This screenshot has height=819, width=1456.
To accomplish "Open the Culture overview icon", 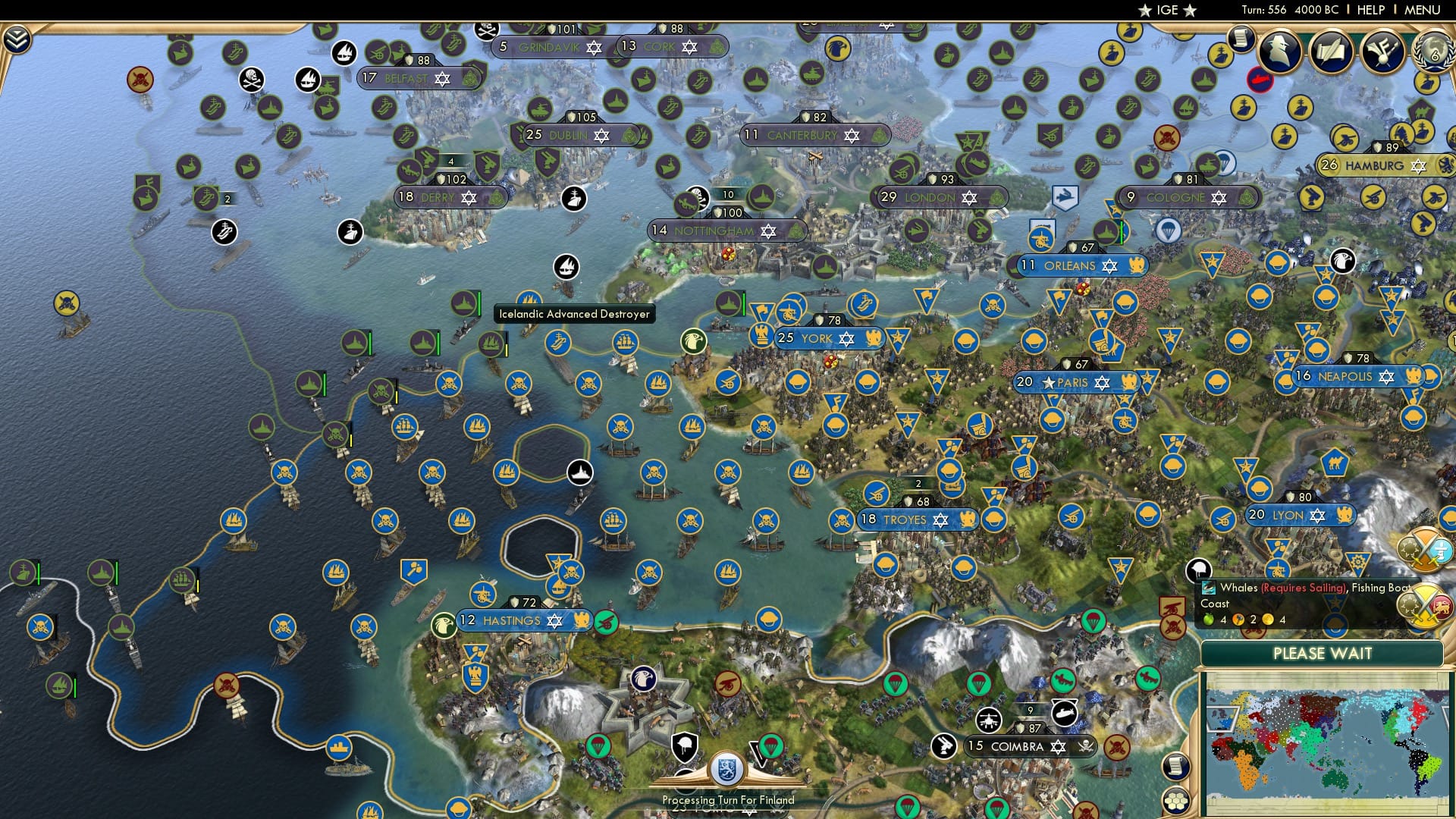I will coord(1382,51).
